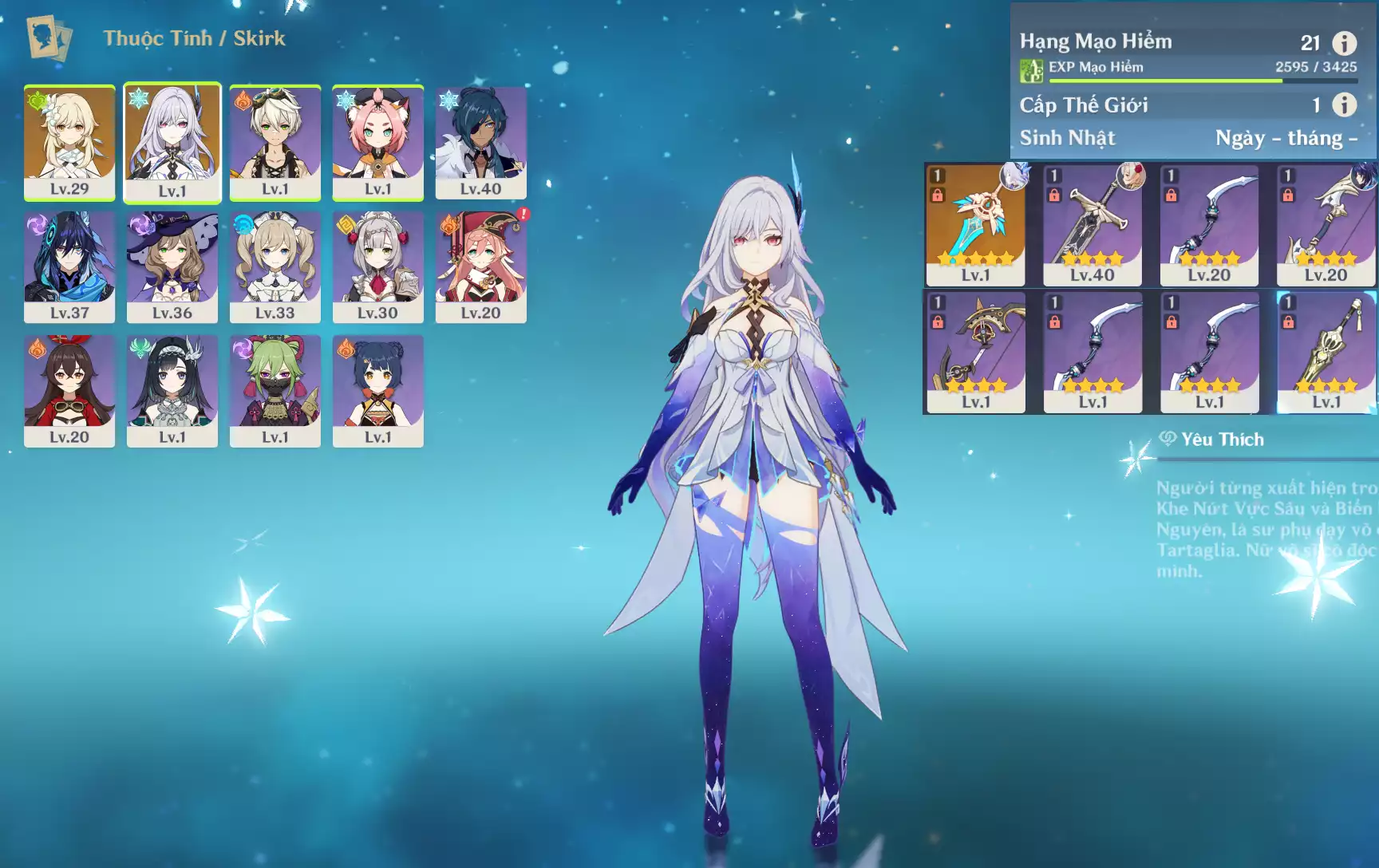
Task: Choose the Lv.37 dark-haired Electro character
Action: [69, 266]
